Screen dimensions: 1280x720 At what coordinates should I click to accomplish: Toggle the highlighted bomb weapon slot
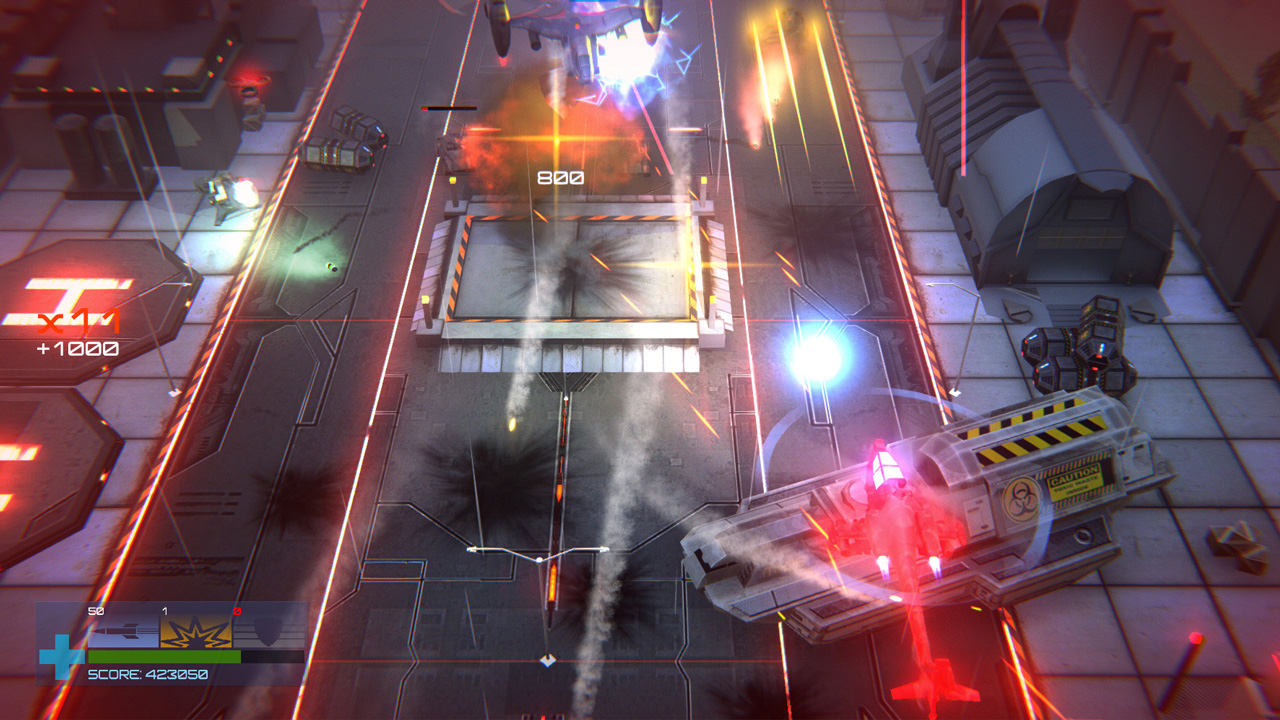tap(195, 632)
